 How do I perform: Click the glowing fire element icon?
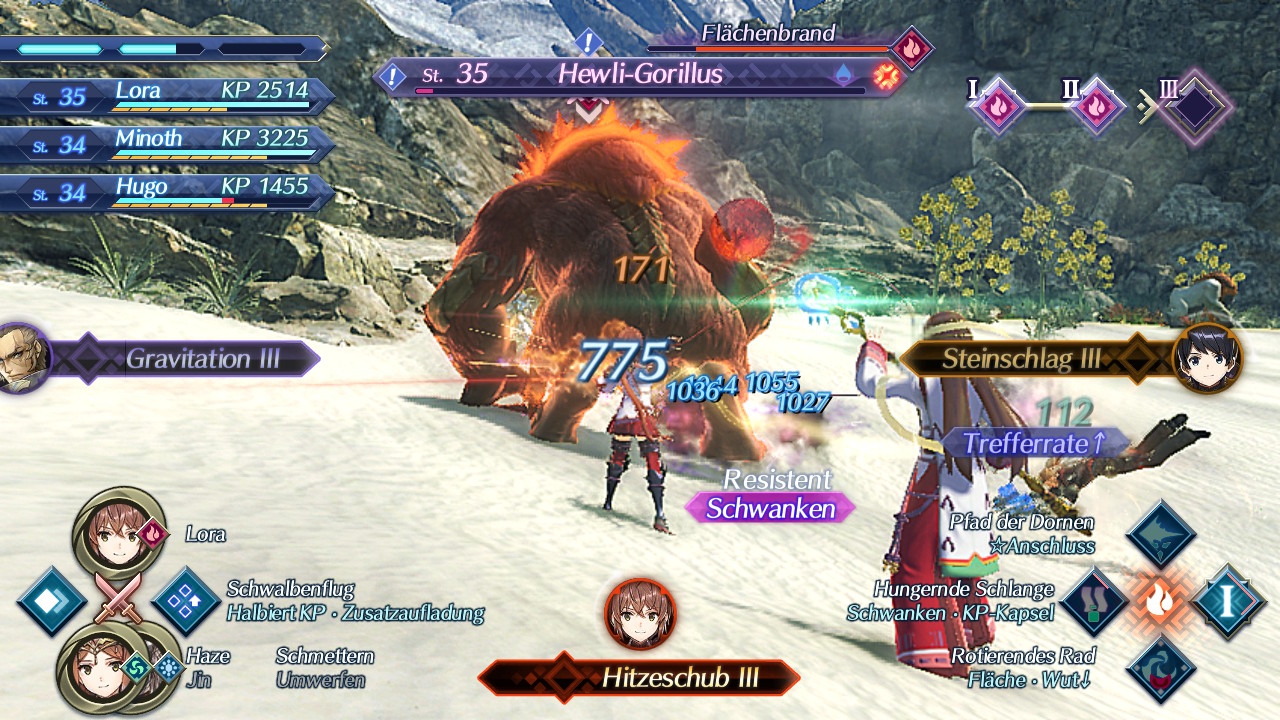1161,602
